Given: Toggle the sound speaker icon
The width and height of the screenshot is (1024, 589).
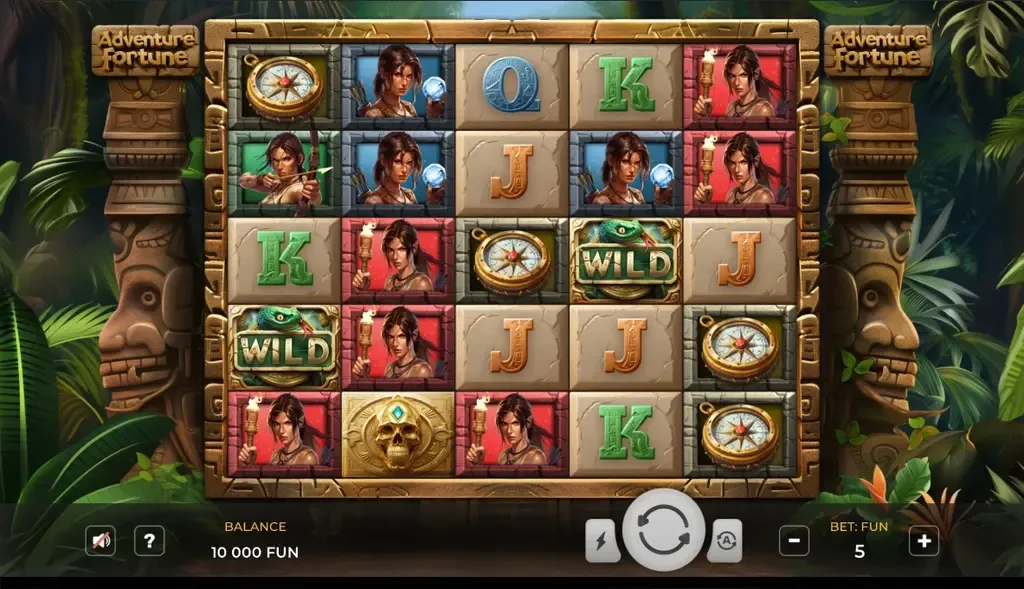Looking at the screenshot, I should [x=100, y=541].
